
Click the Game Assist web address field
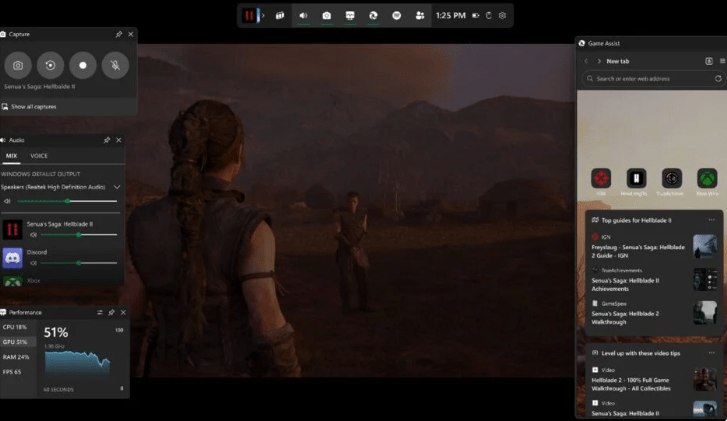point(650,78)
